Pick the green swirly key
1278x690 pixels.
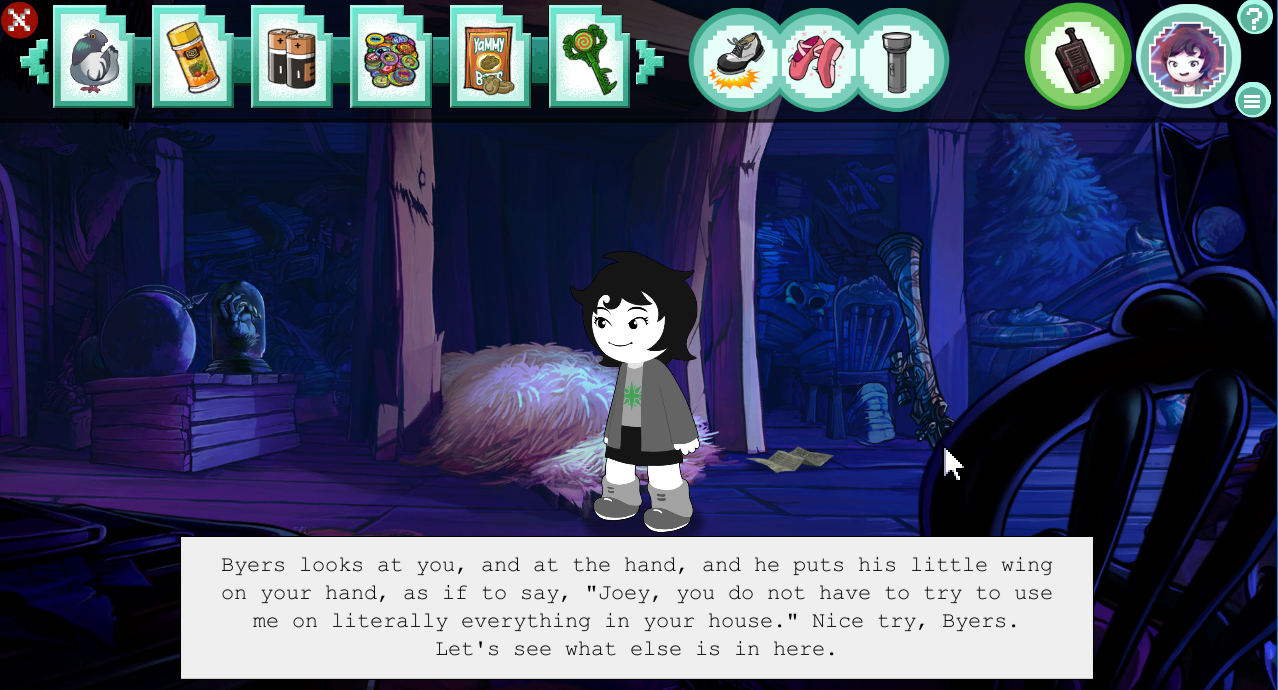[x=588, y=58]
